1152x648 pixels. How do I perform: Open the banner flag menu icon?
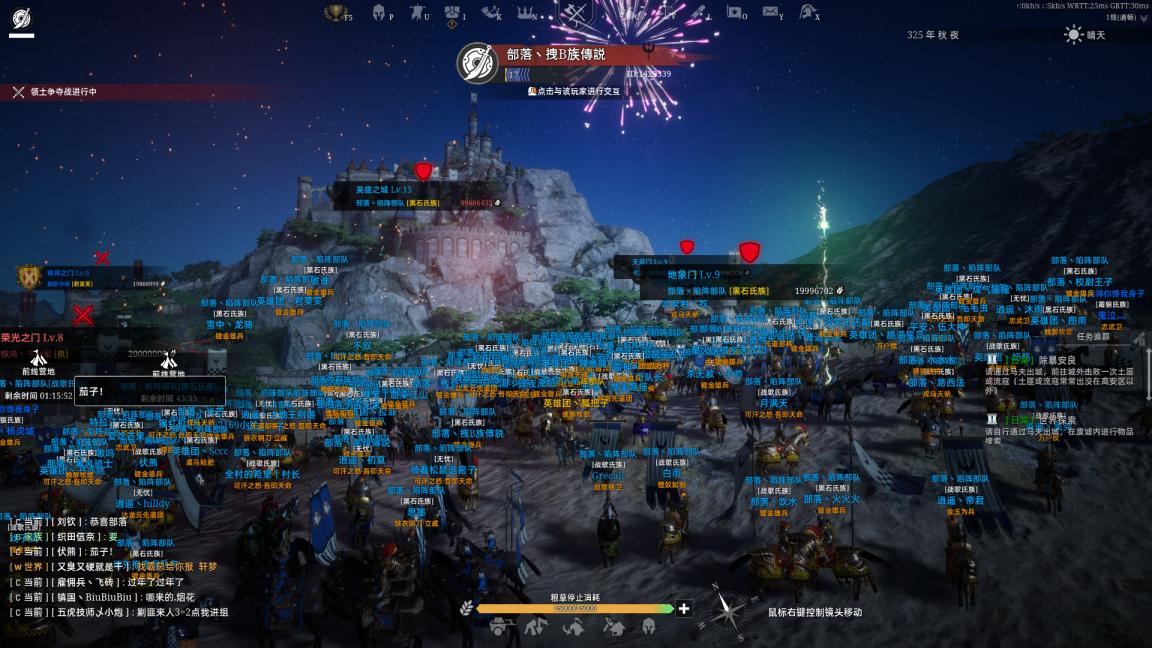(x=415, y=13)
